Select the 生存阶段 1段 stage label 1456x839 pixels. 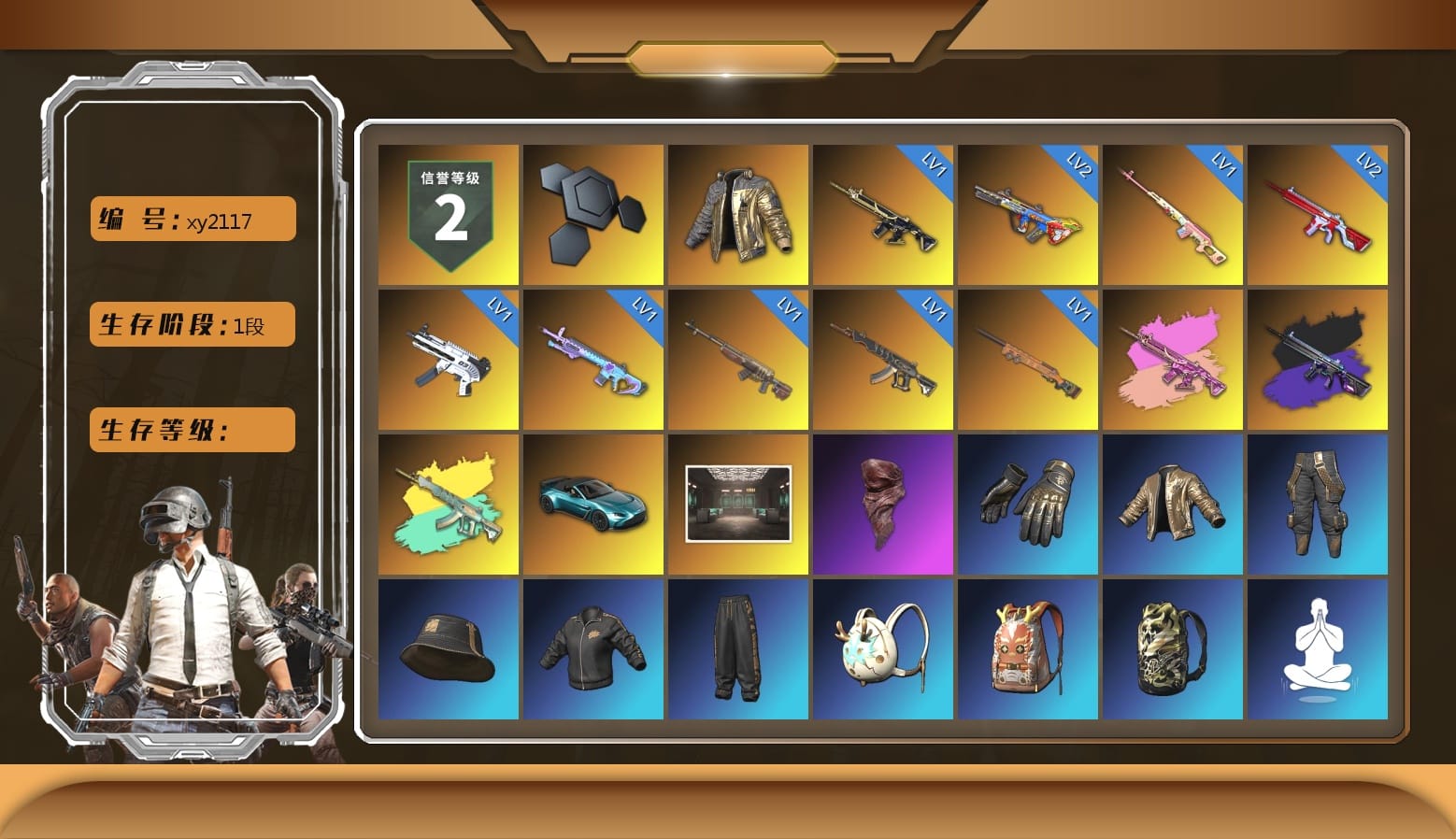tap(191, 323)
